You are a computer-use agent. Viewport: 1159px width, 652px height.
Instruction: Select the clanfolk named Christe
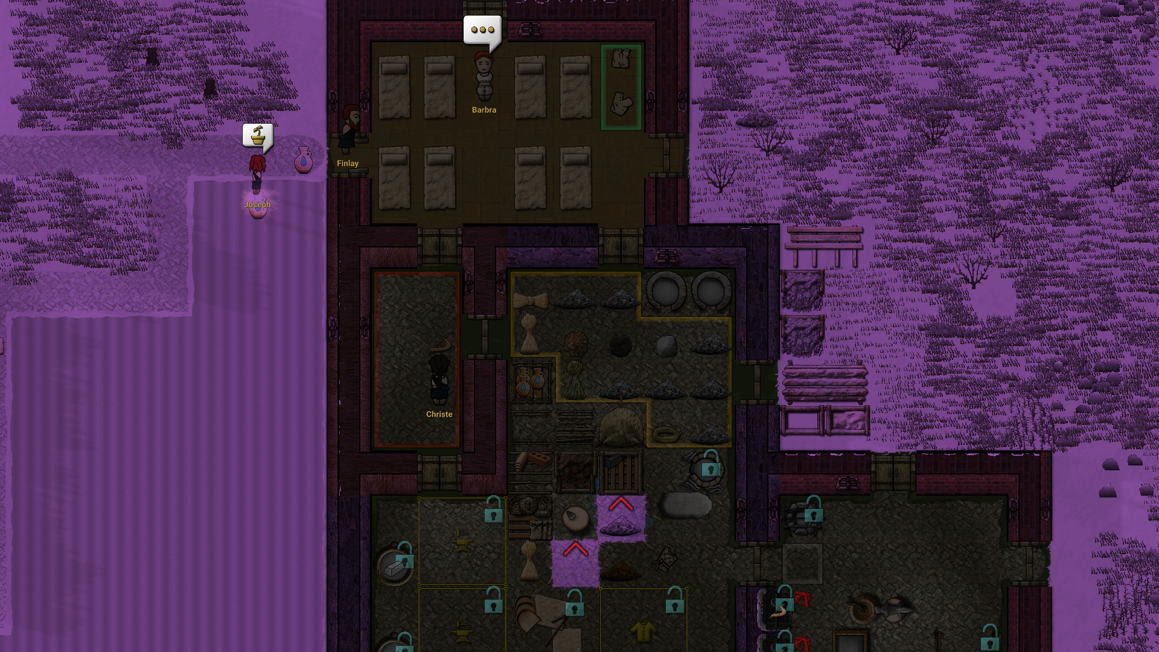[x=439, y=379]
